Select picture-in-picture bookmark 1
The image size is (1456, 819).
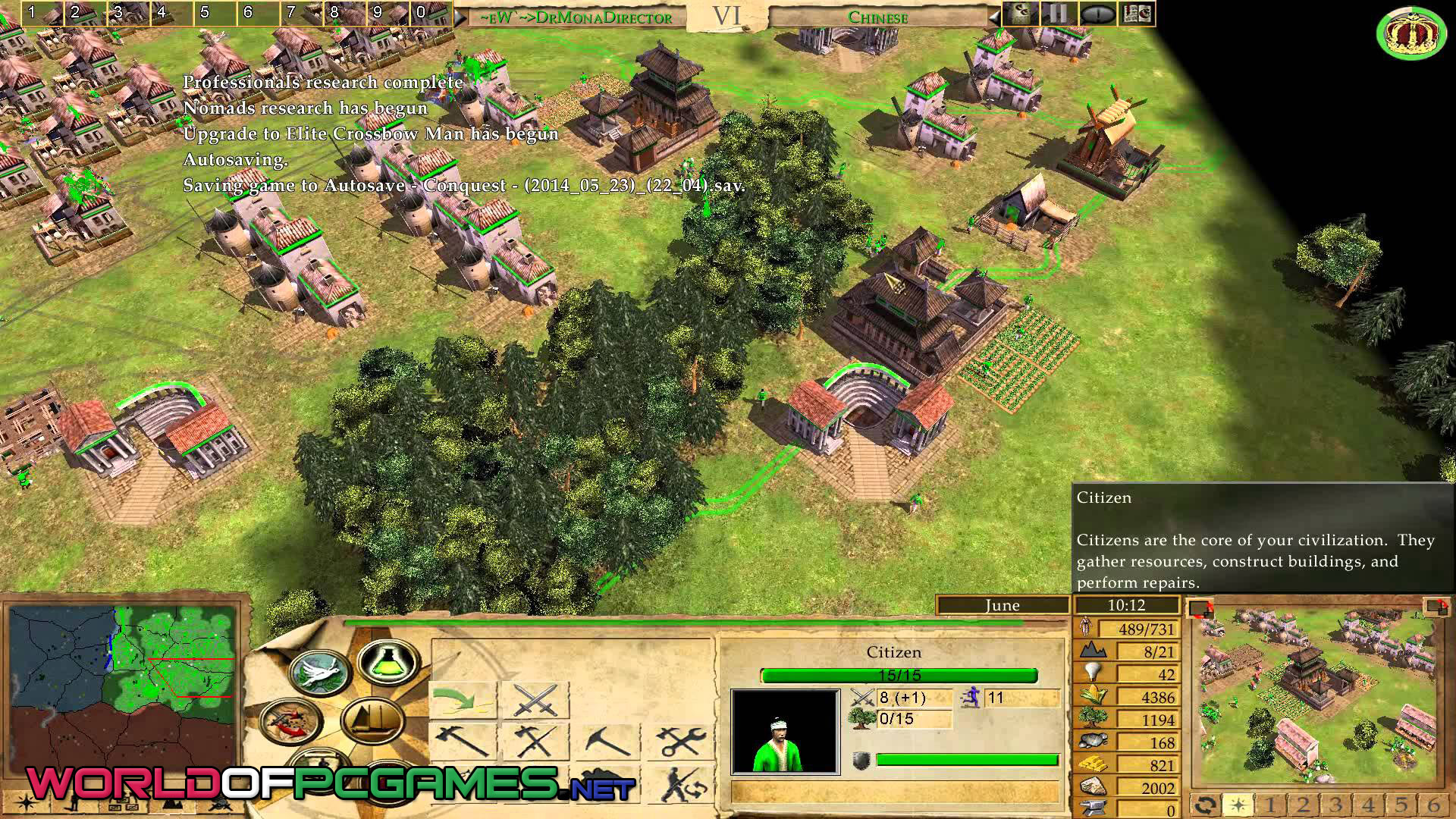[x=1271, y=805]
